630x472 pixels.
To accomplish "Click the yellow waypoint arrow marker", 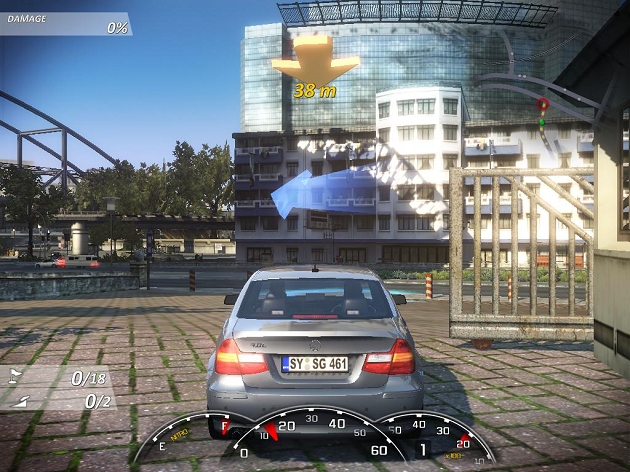I will pyautogui.click(x=314, y=62).
